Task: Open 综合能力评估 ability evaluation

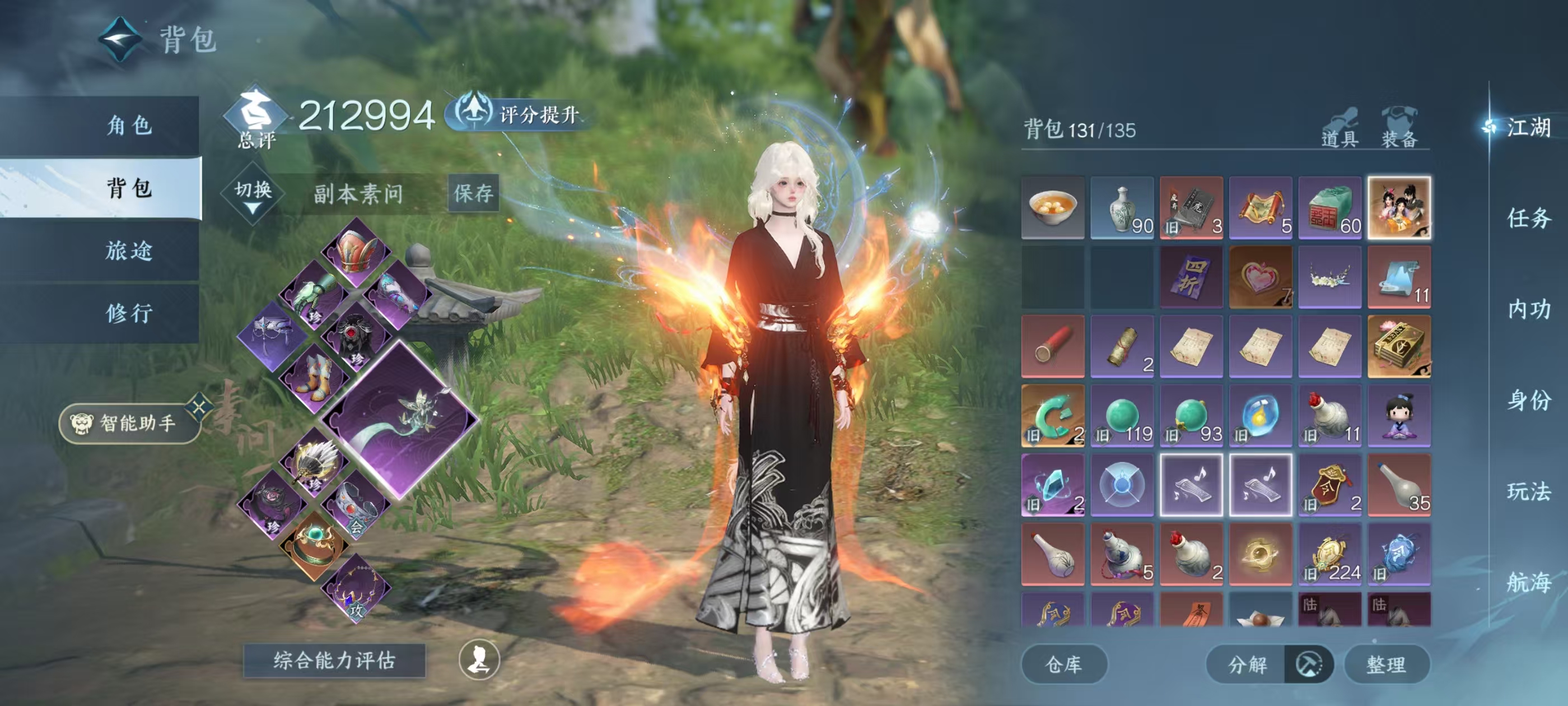Action: pos(334,660)
